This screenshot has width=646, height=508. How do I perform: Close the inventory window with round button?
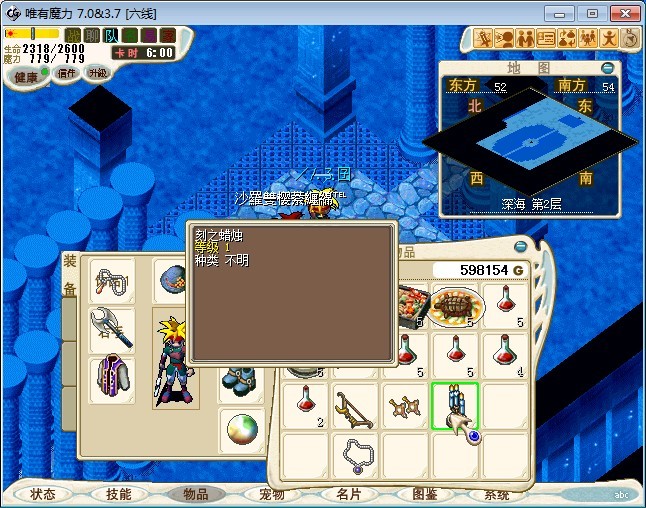[519, 247]
